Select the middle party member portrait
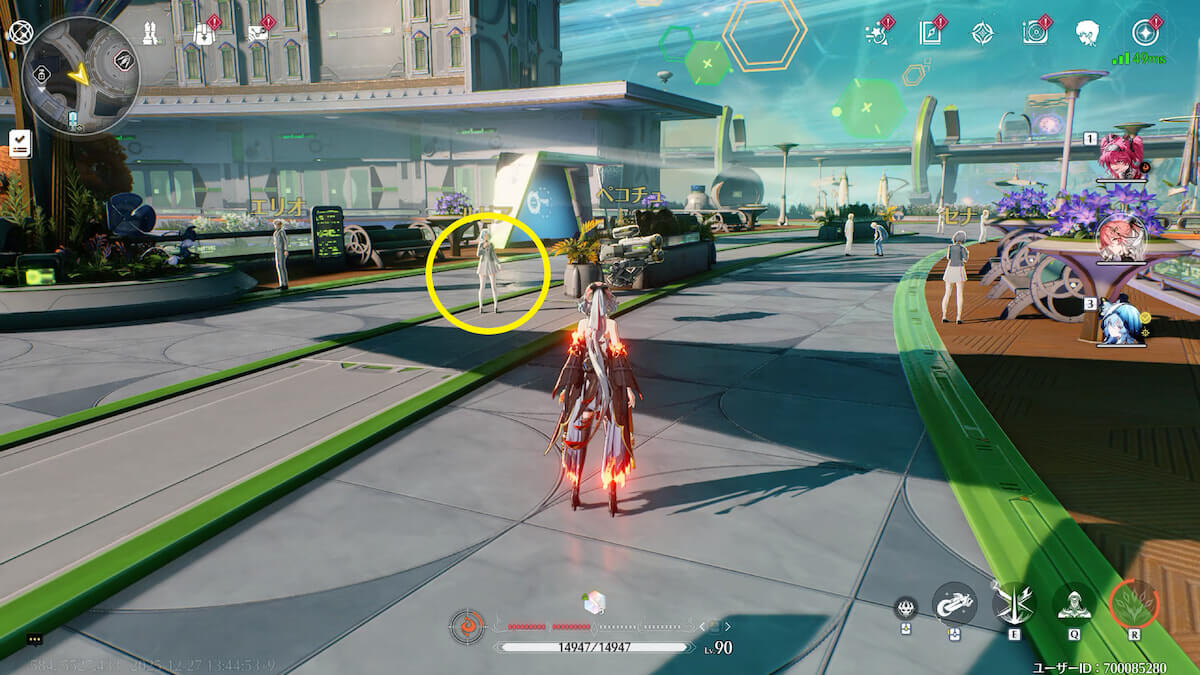This screenshot has width=1200, height=675. click(1121, 238)
